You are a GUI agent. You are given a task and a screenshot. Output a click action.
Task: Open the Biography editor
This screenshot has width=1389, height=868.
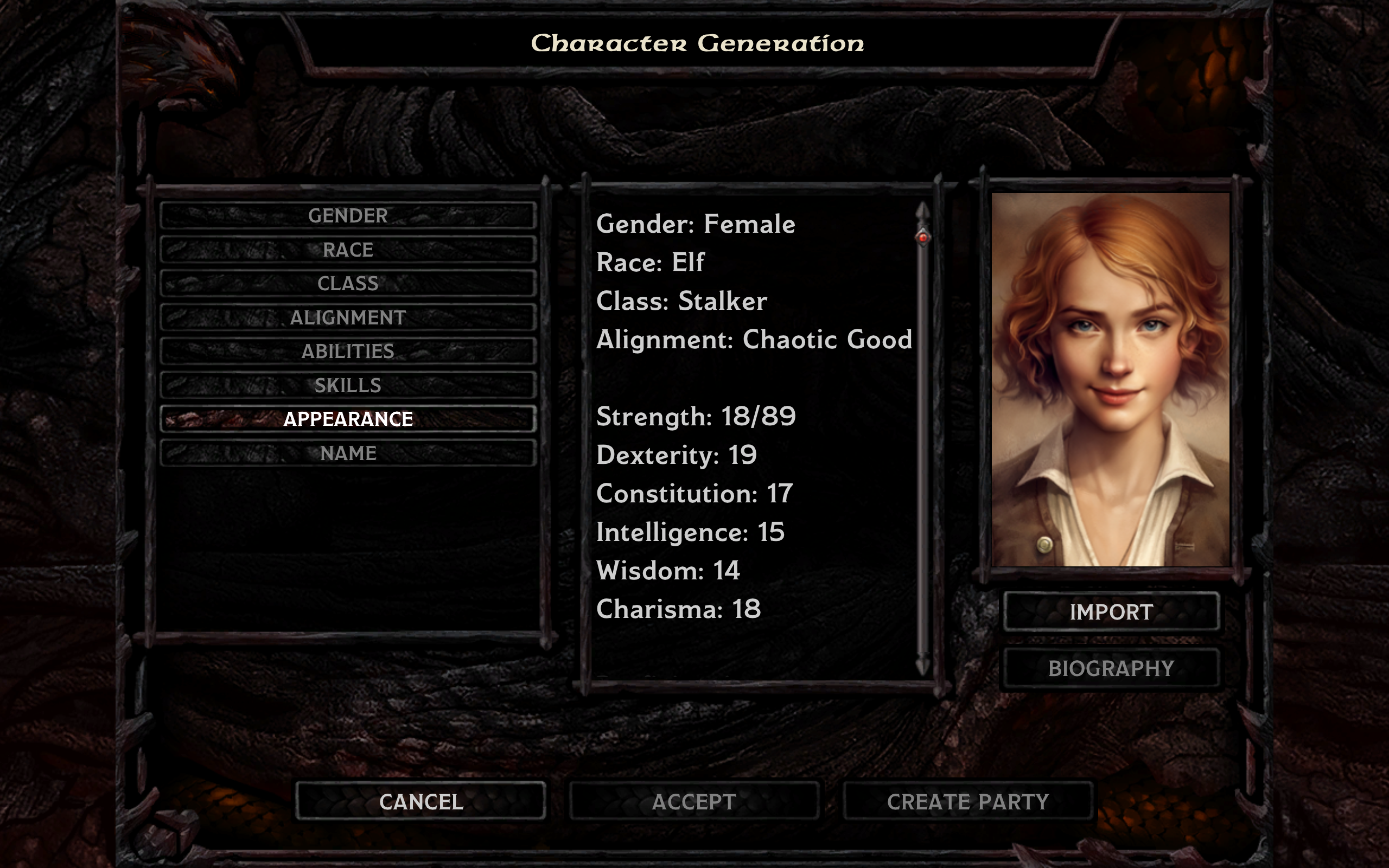(1111, 668)
